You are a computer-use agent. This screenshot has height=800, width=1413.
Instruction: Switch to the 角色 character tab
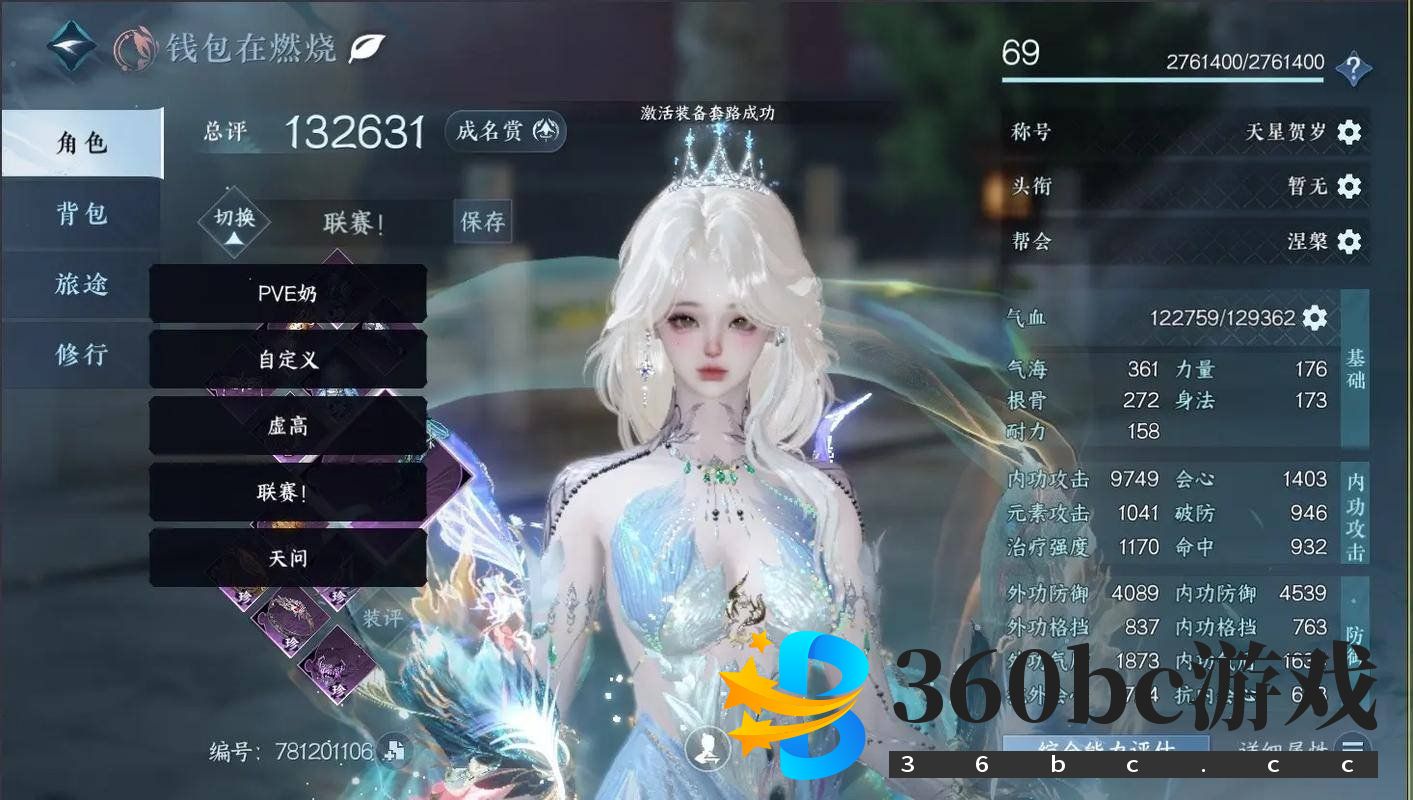pyautogui.click(x=81, y=143)
